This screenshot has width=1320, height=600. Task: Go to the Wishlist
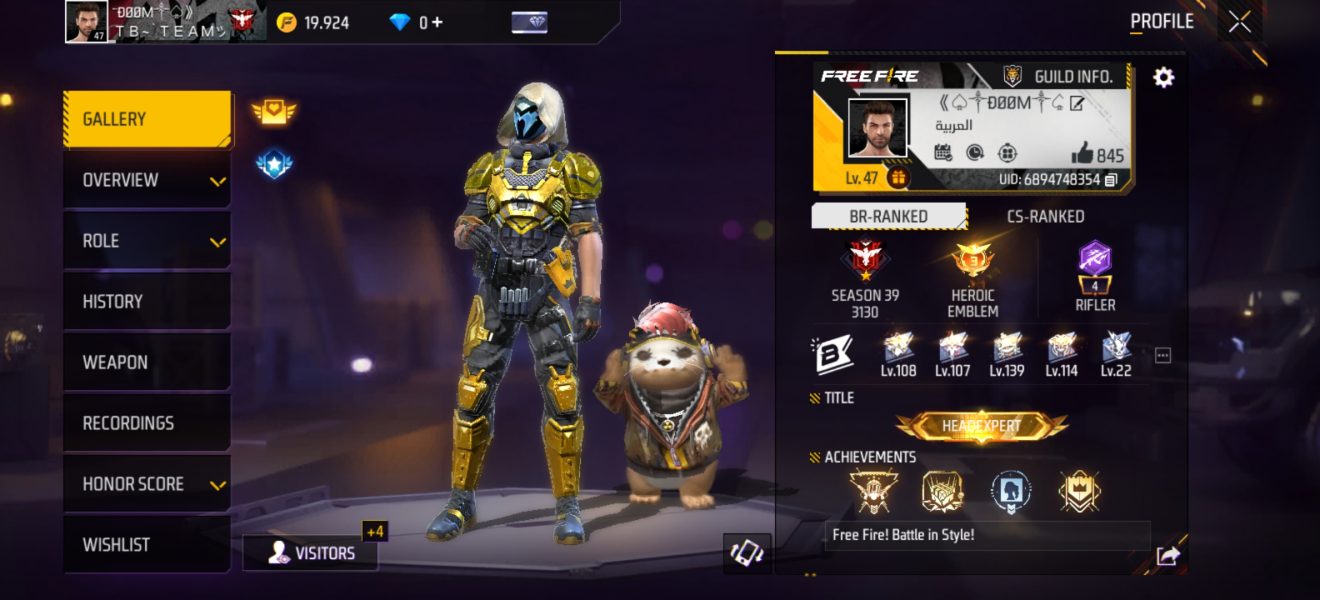coord(146,545)
